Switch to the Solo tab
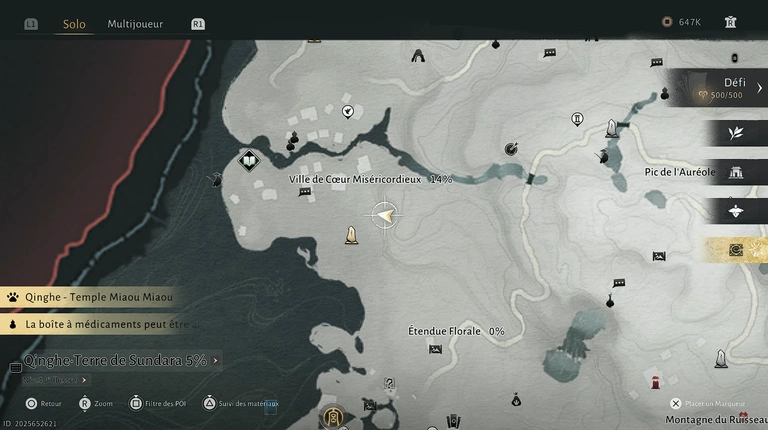 [x=74, y=23]
